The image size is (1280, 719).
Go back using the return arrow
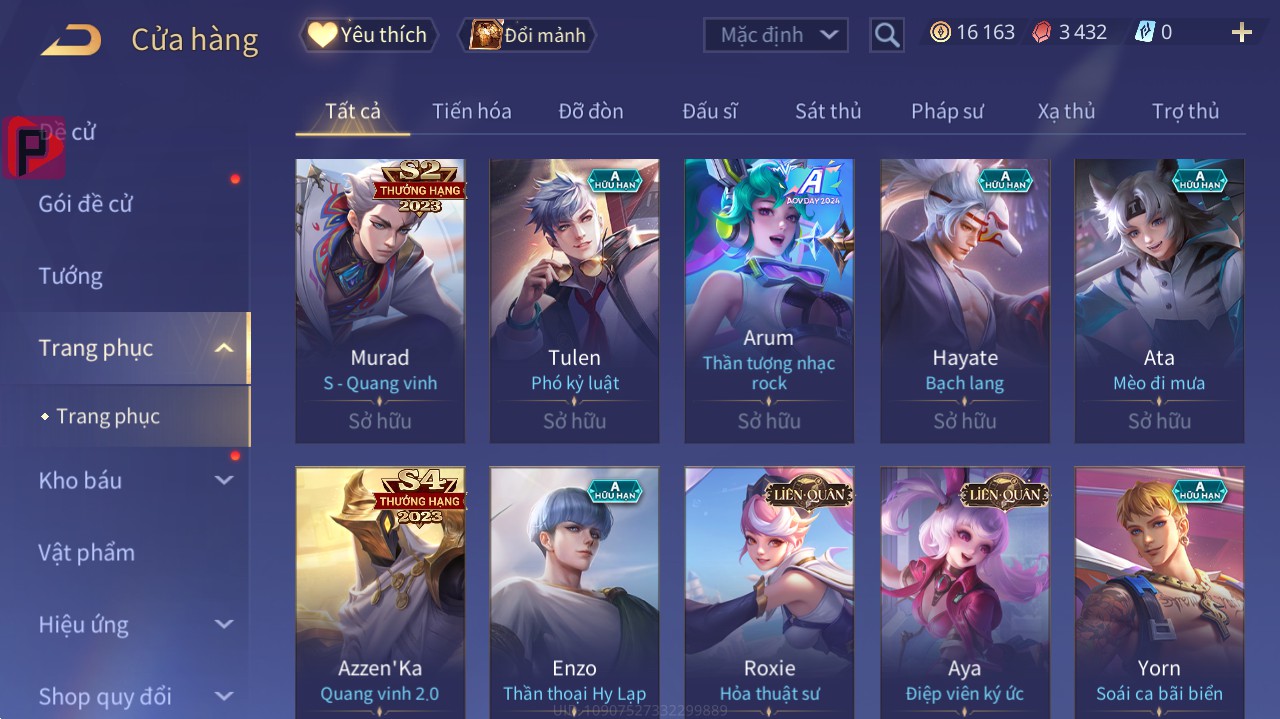[71, 40]
